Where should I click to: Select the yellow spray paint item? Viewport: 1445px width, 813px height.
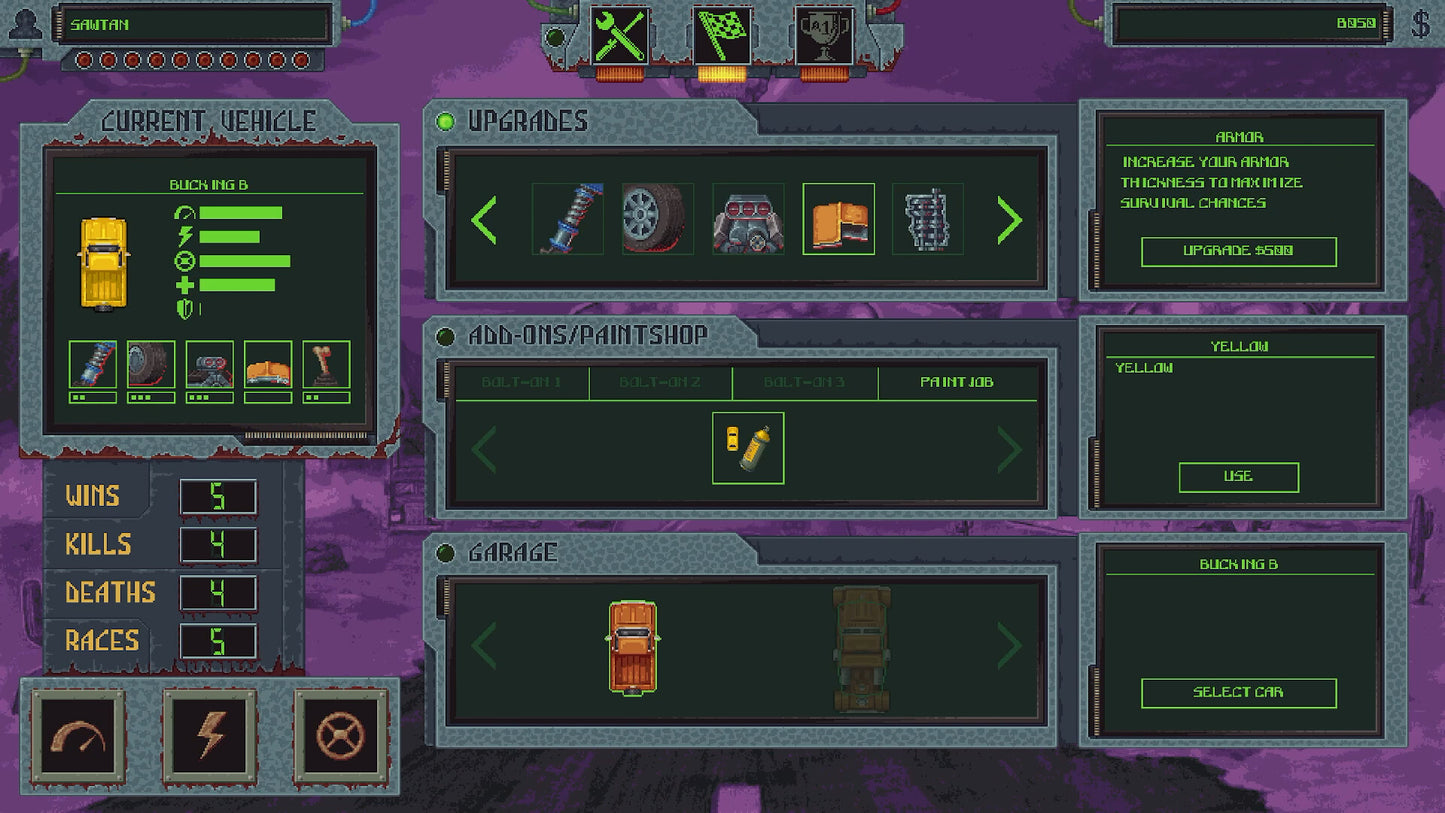[748, 448]
